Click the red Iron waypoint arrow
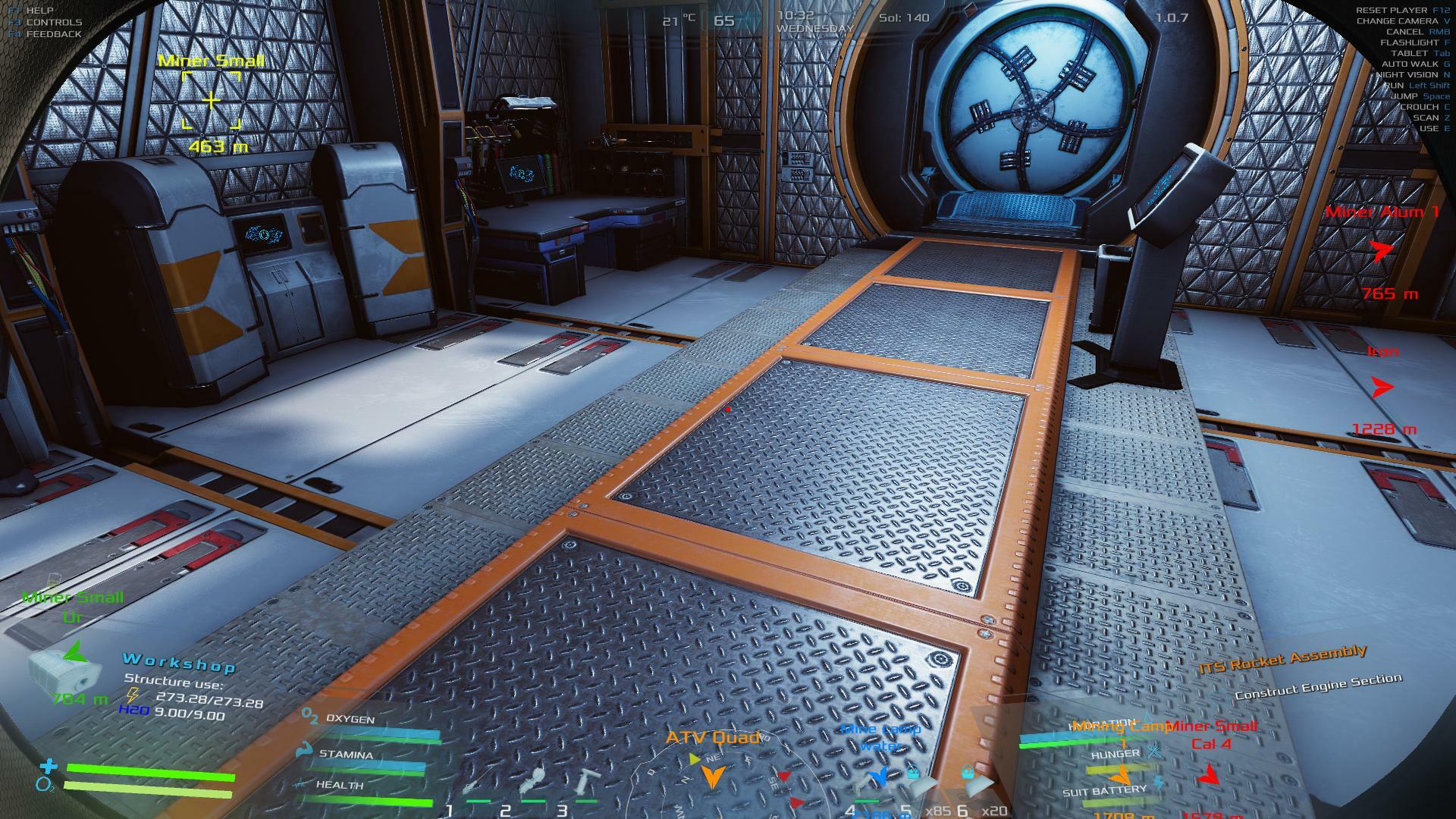This screenshot has width=1456, height=819. click(1382, 388)
